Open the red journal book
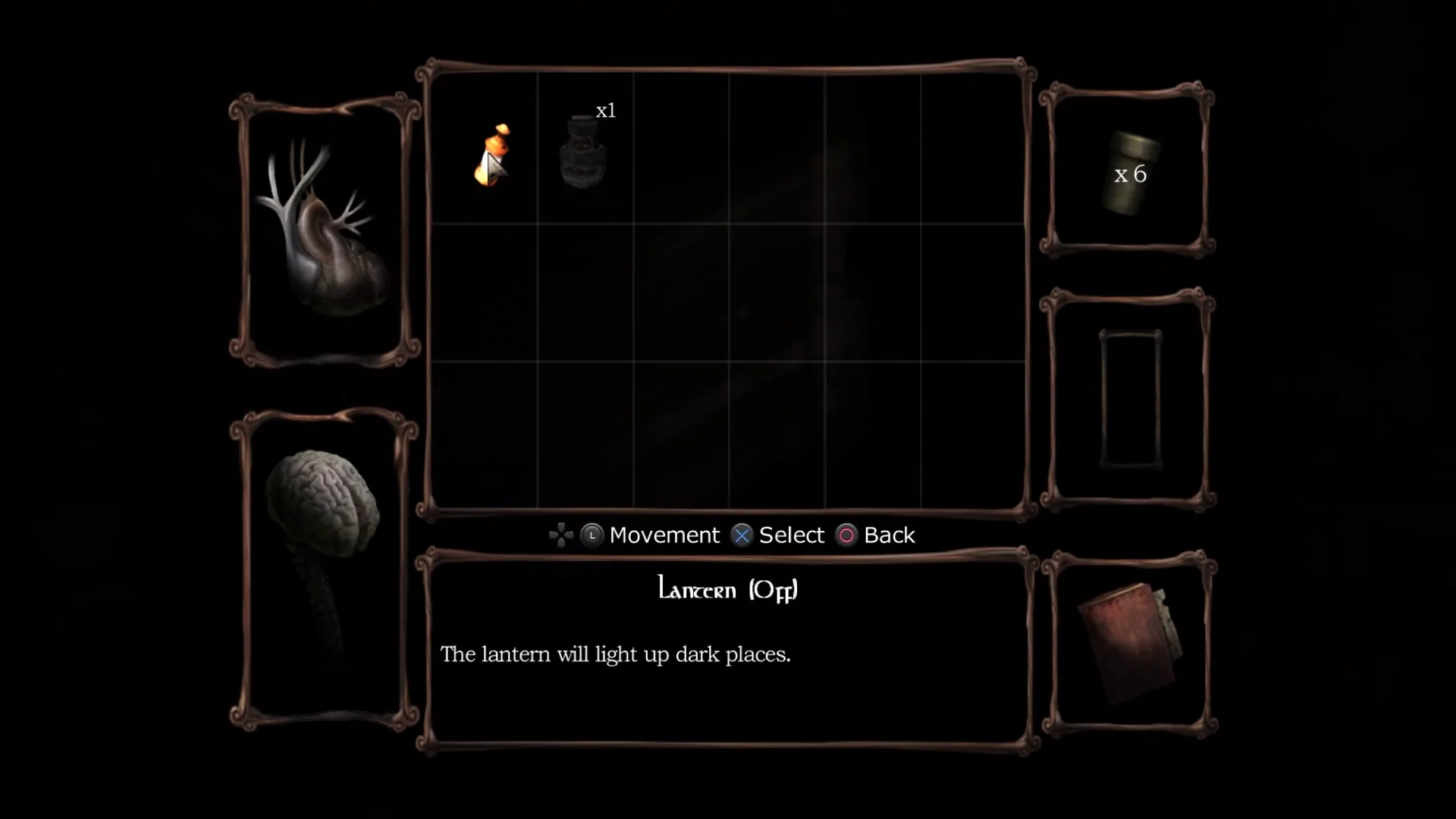The height and width of the screenshot is (819, 1456). click(x=1130, y=645)
